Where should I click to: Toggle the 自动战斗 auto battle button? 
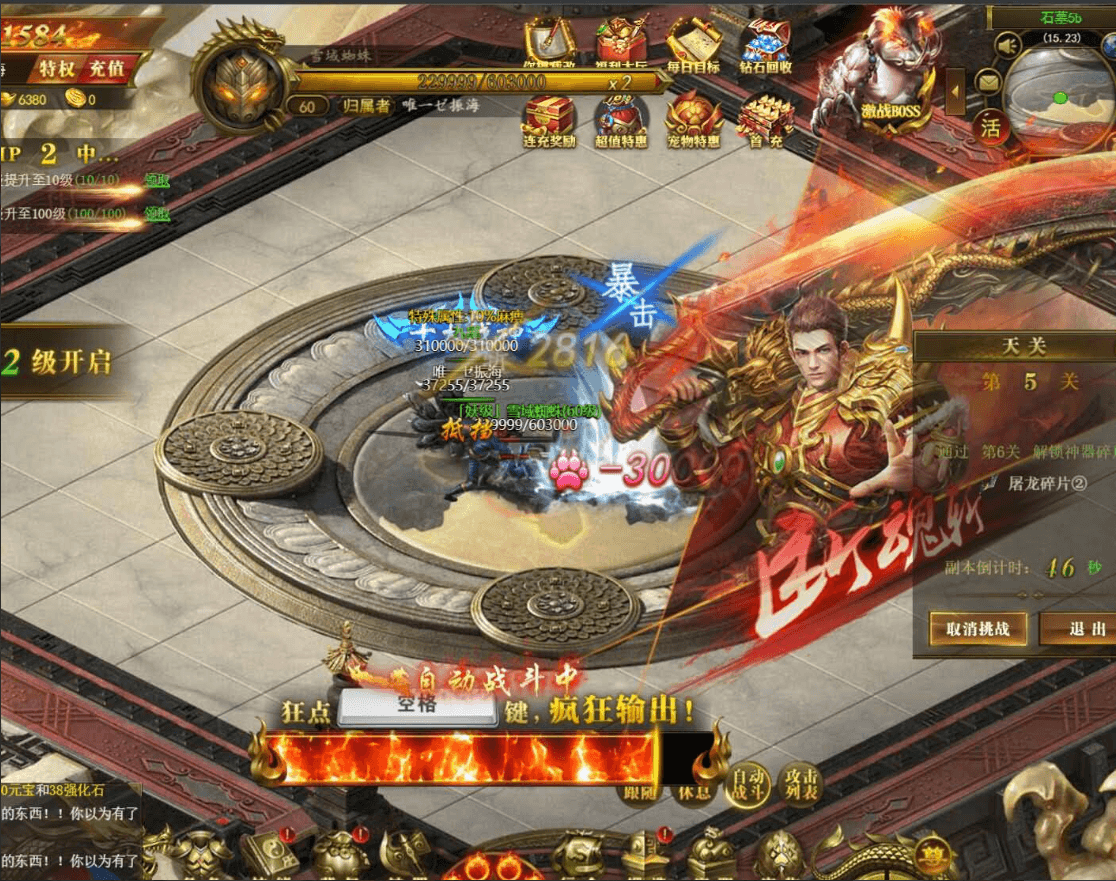click(750, 783)
